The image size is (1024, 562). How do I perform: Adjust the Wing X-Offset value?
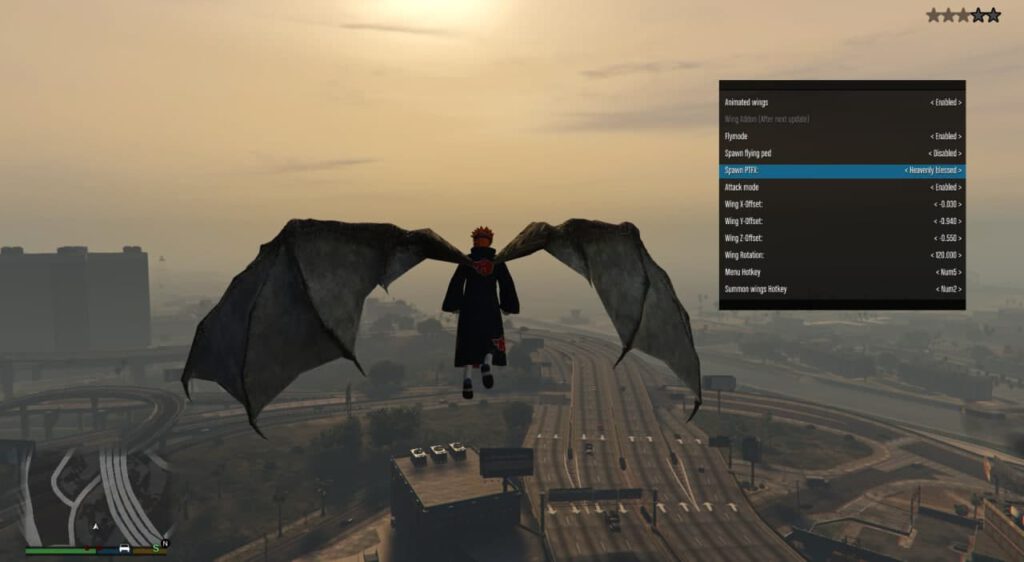(841, 204)
